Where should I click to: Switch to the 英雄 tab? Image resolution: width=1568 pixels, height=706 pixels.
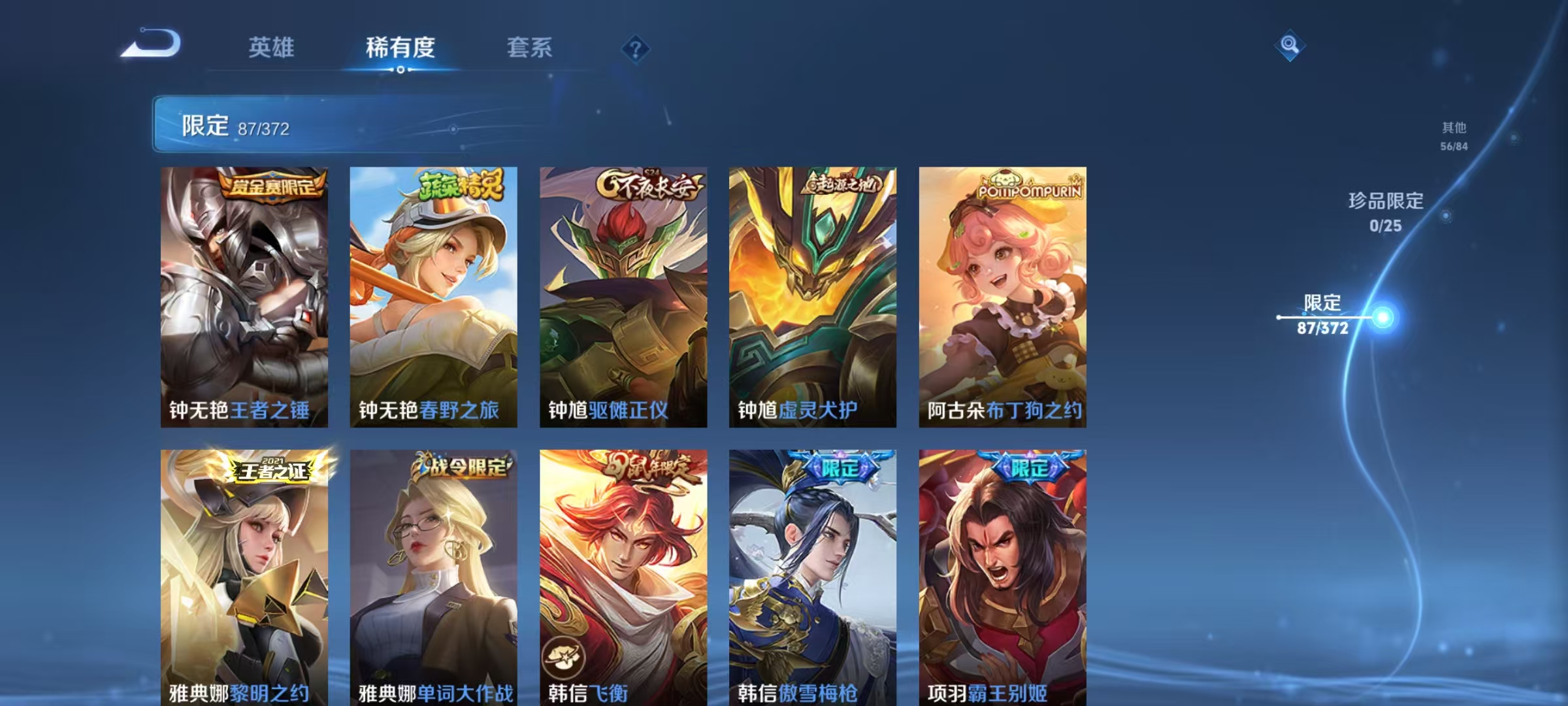click(x=273, y=47)
